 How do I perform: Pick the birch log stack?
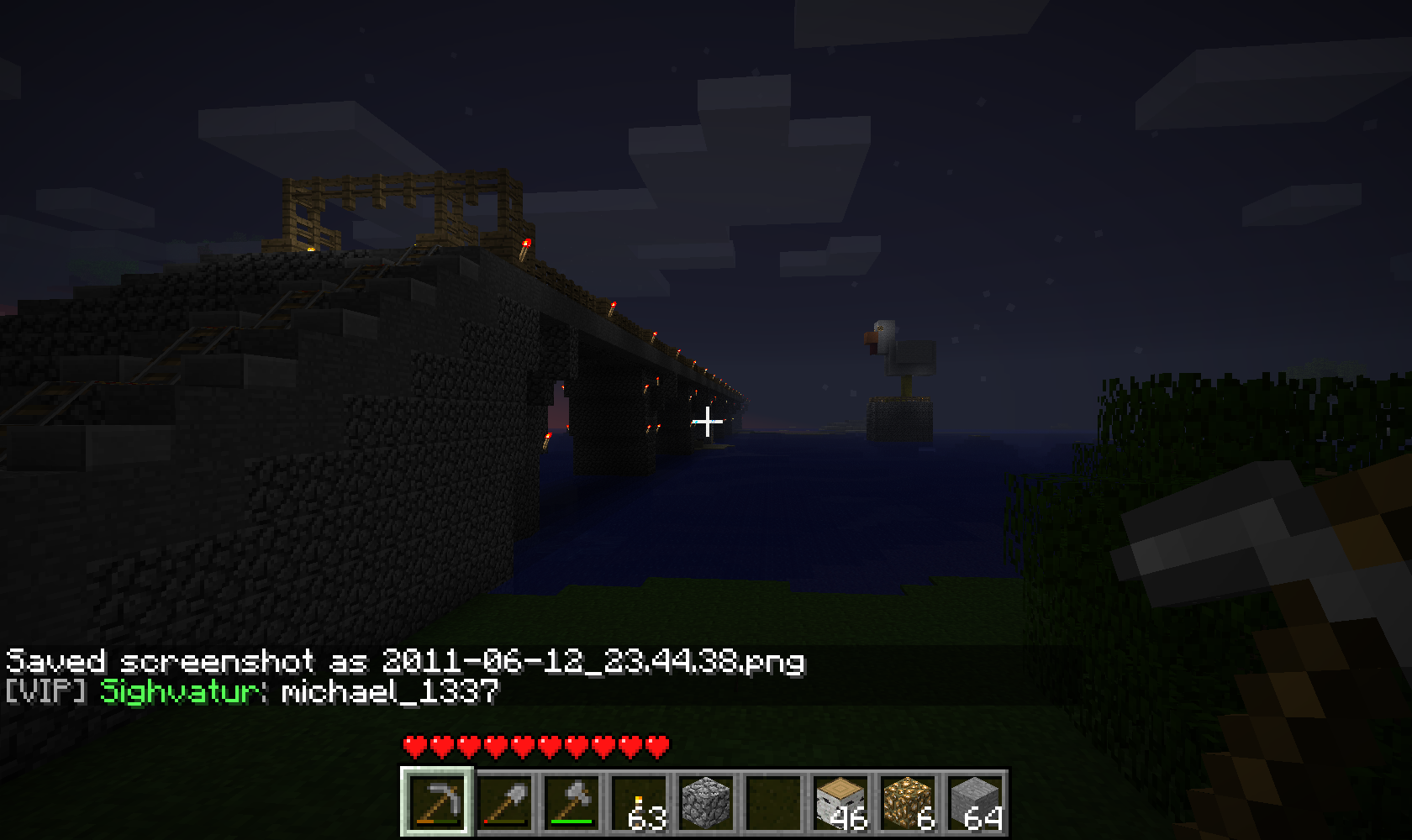[x=840, y=801]
